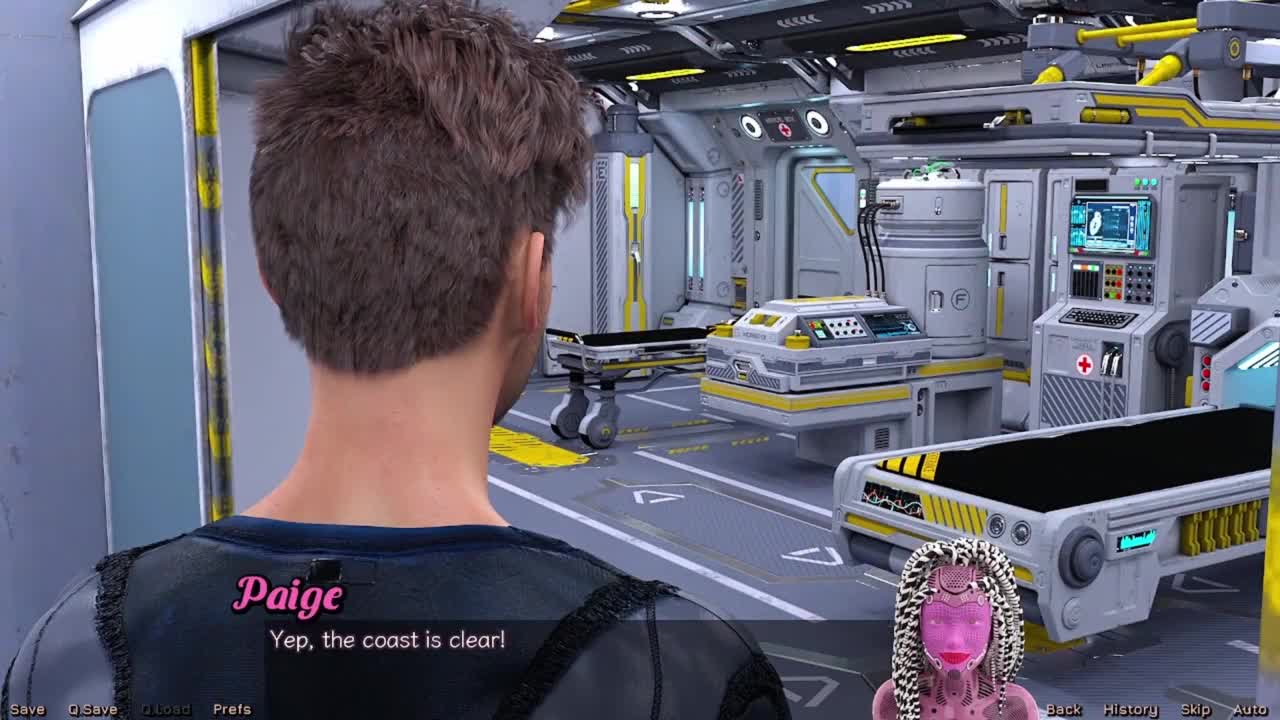Quick save with Q.Save
Screen dimensions: 1280x720
[92, 709]
